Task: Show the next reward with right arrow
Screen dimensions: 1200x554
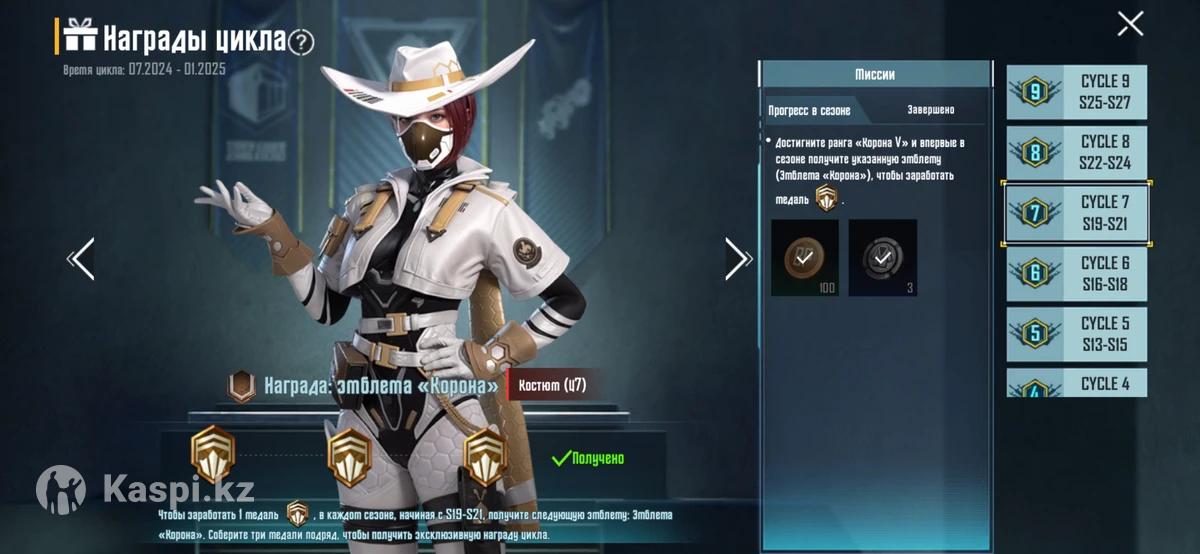Action: [x=738, y=259]
